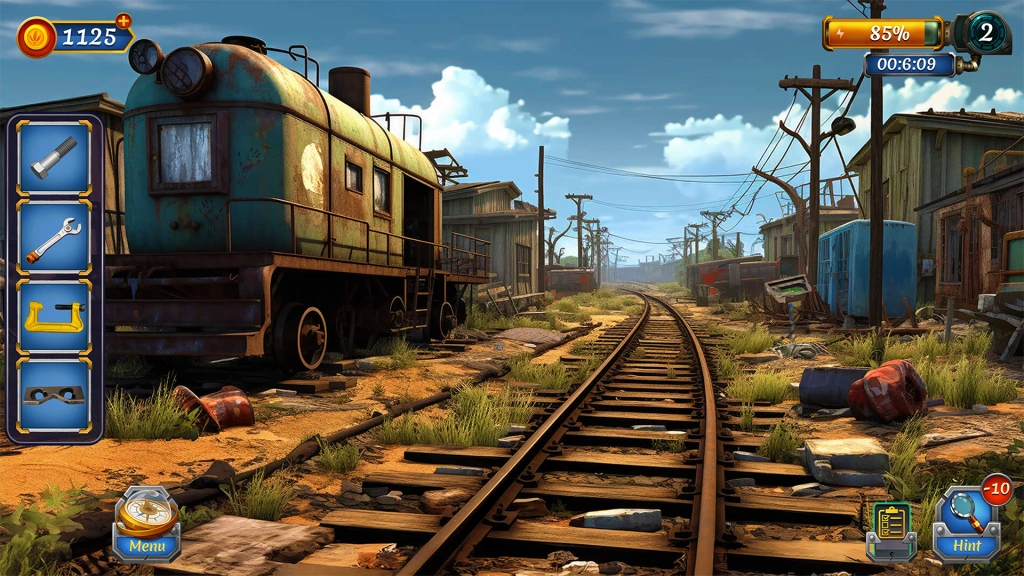Select the wrench inventory slot
Viewport: 1024px width, 576px height.
tap(54, 238)
